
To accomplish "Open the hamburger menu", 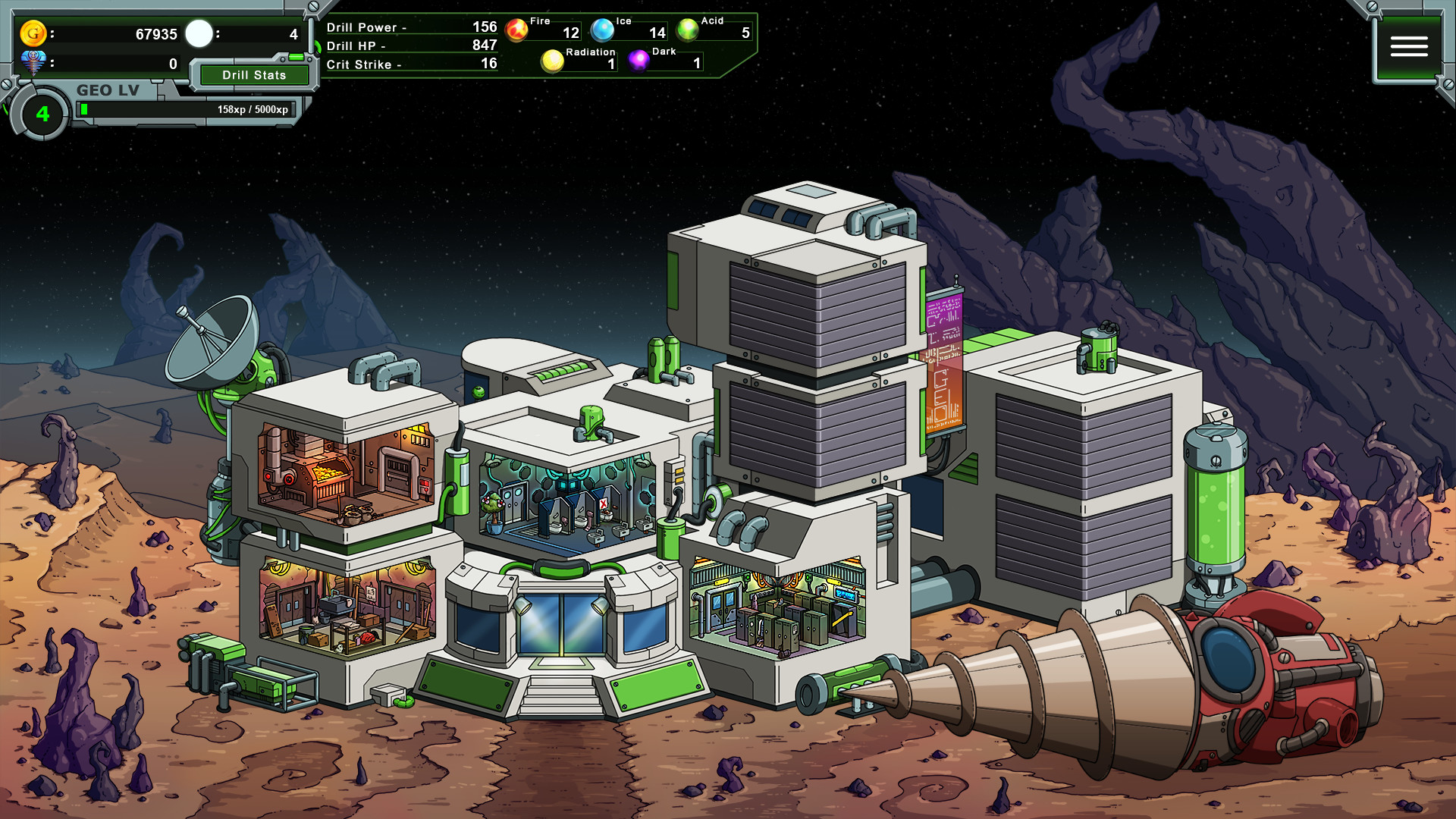I will click(1408, 47).
